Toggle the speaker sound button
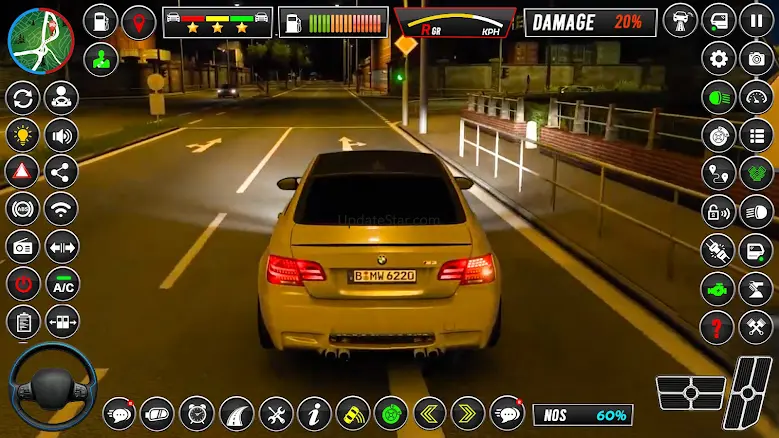779x438 pixels. 61,134
